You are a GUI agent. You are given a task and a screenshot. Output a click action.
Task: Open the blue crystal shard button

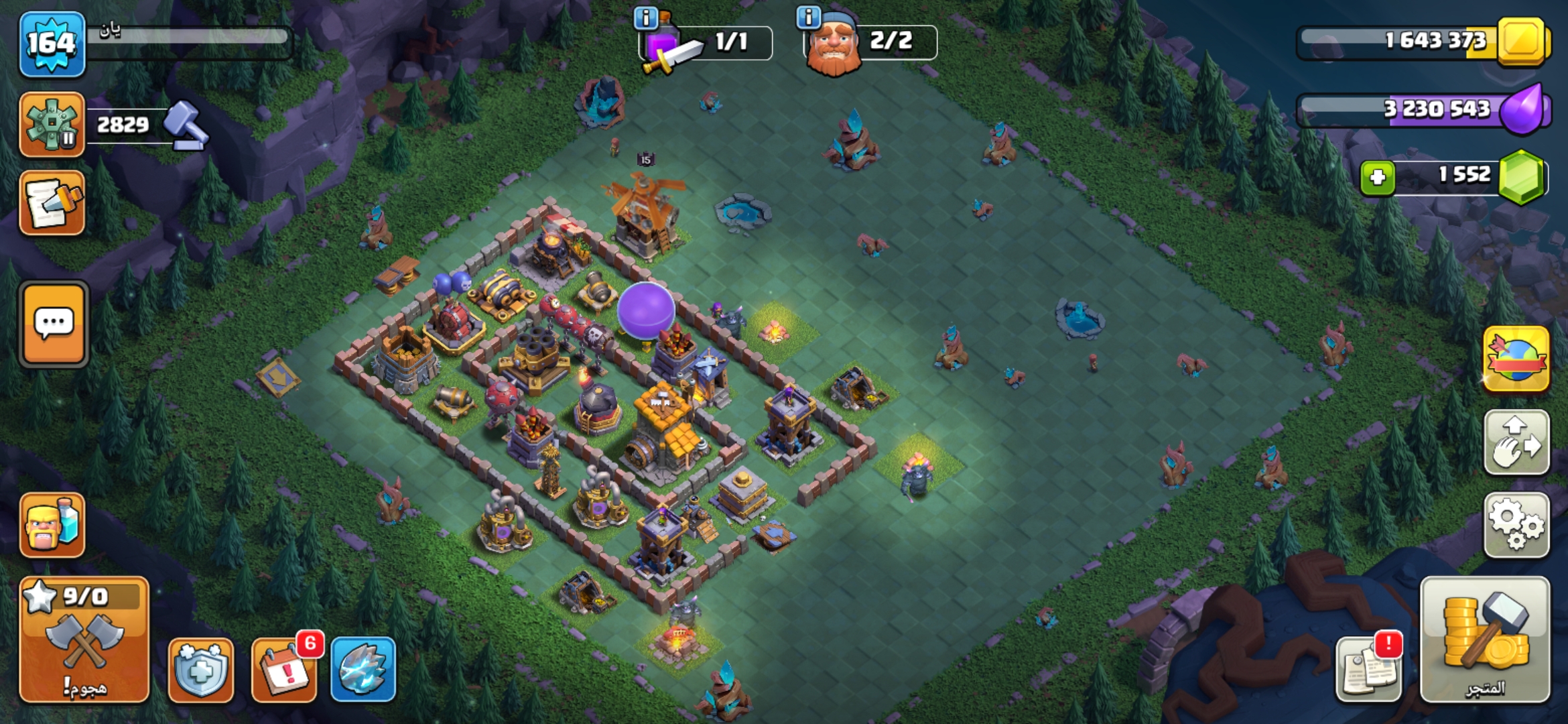(363, 669)
